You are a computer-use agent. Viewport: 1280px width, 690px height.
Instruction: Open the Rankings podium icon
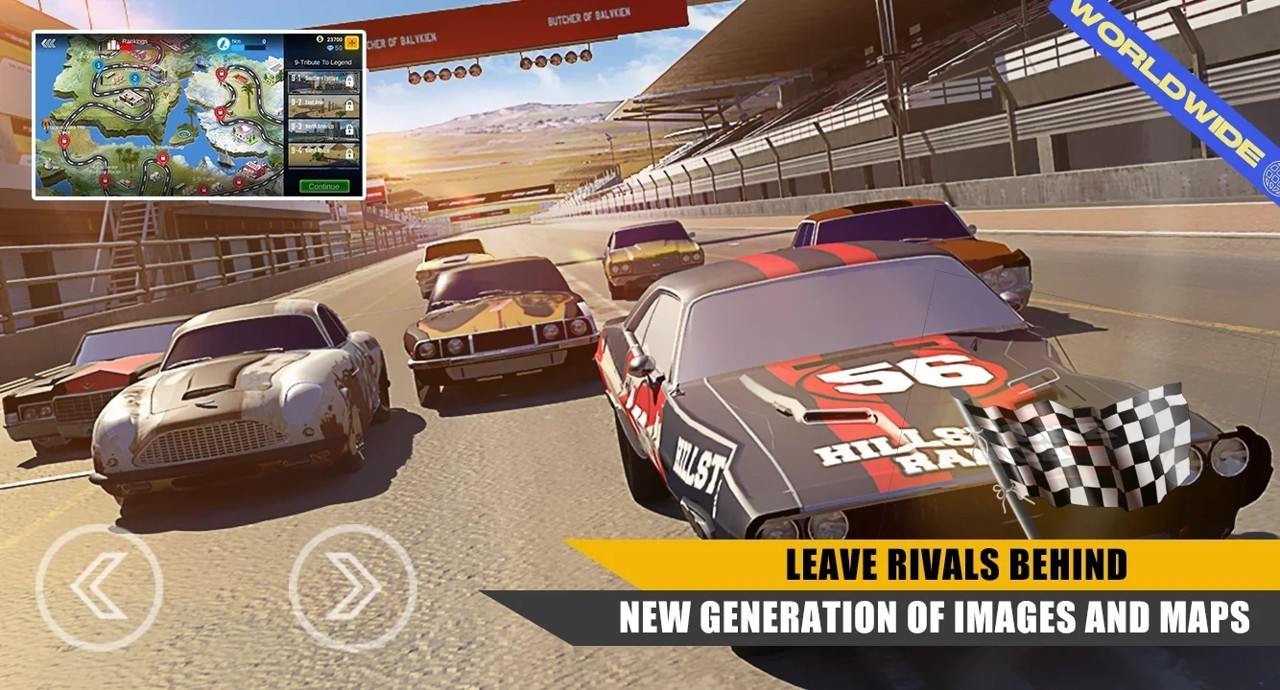point(113,44)
